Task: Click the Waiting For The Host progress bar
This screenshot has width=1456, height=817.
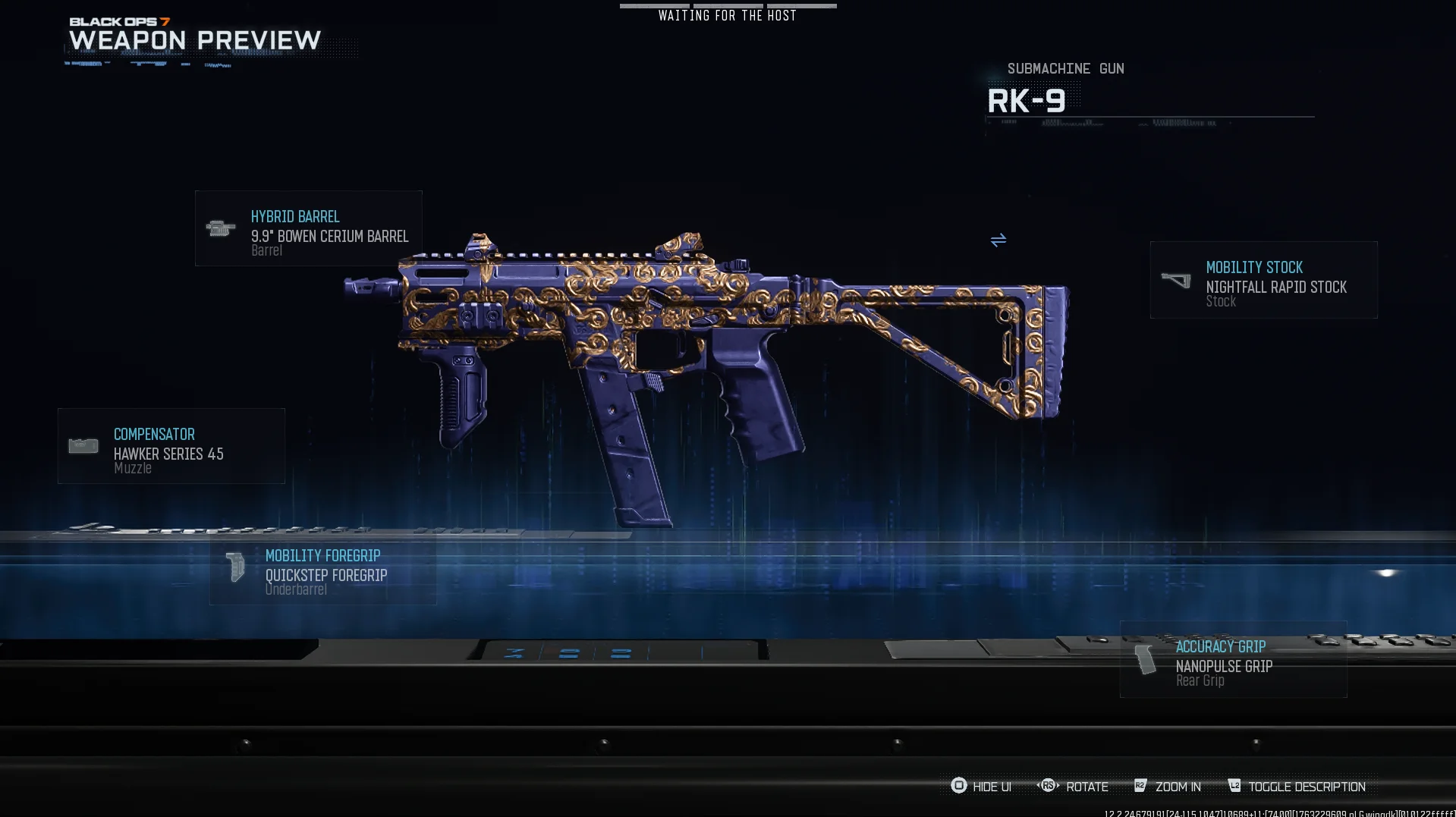Action: click(728, 6)
